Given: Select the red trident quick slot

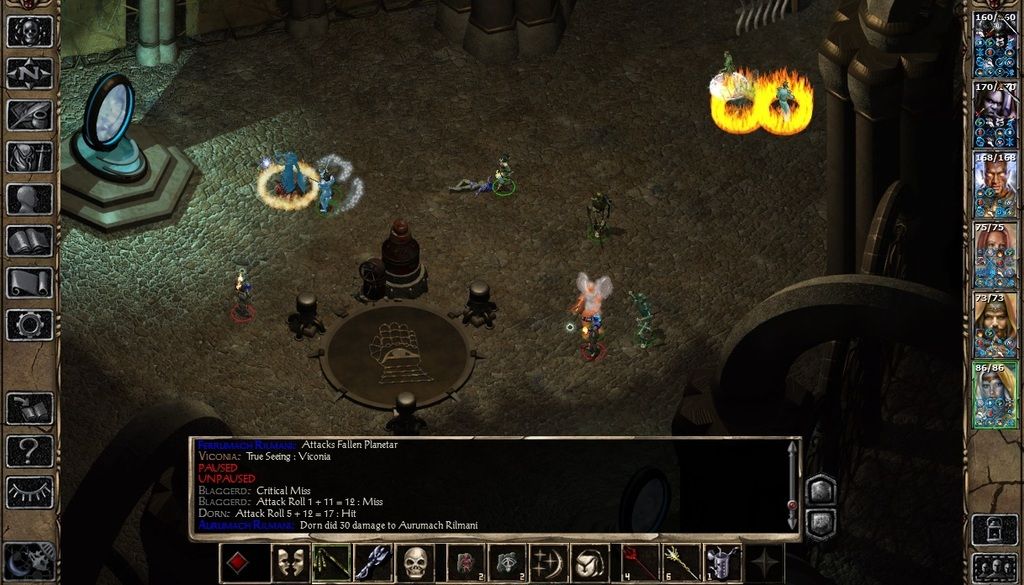Looking at the screenshot, I should [x=640, y=563].
